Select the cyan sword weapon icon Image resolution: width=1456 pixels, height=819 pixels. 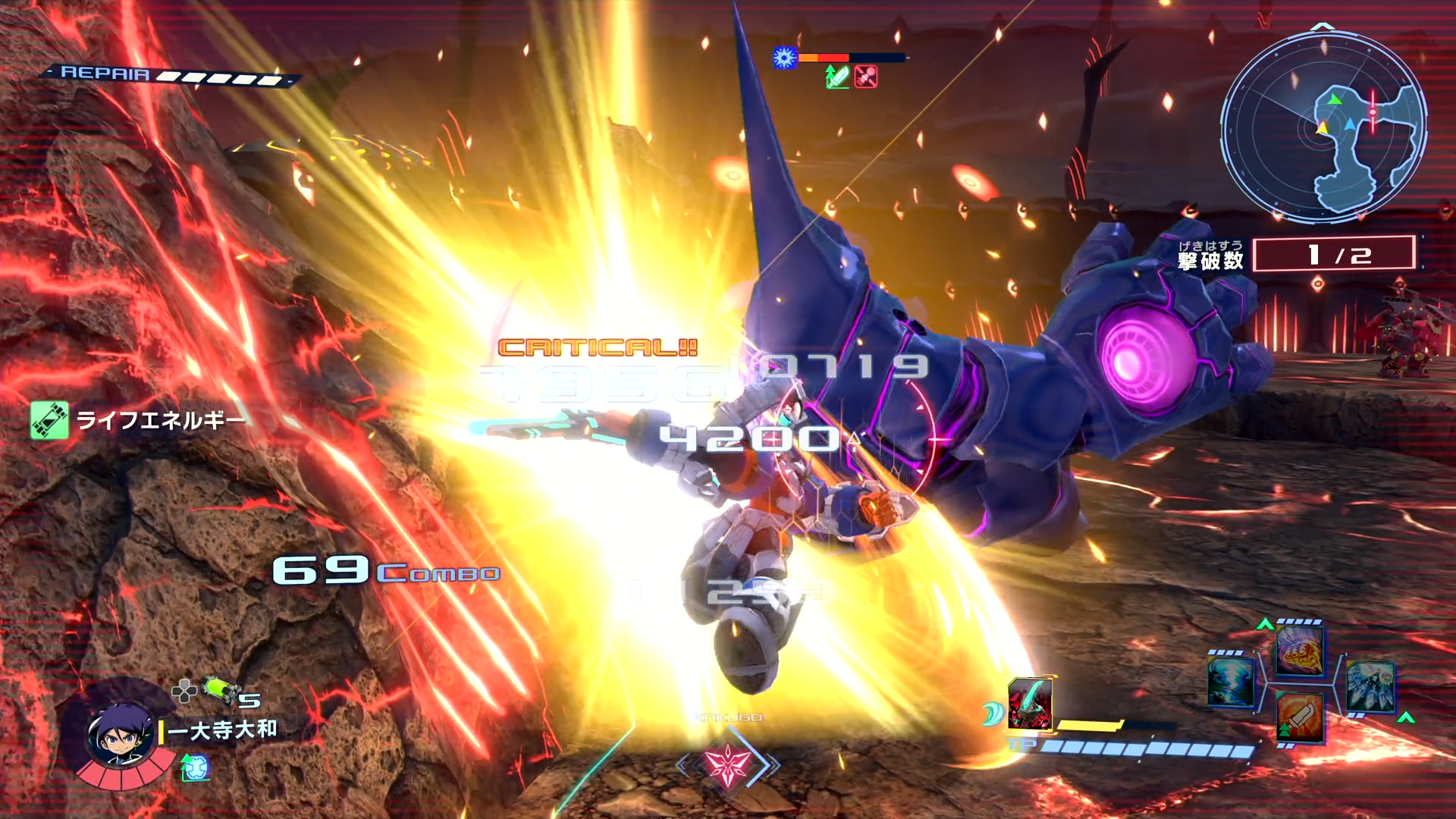1030,704
